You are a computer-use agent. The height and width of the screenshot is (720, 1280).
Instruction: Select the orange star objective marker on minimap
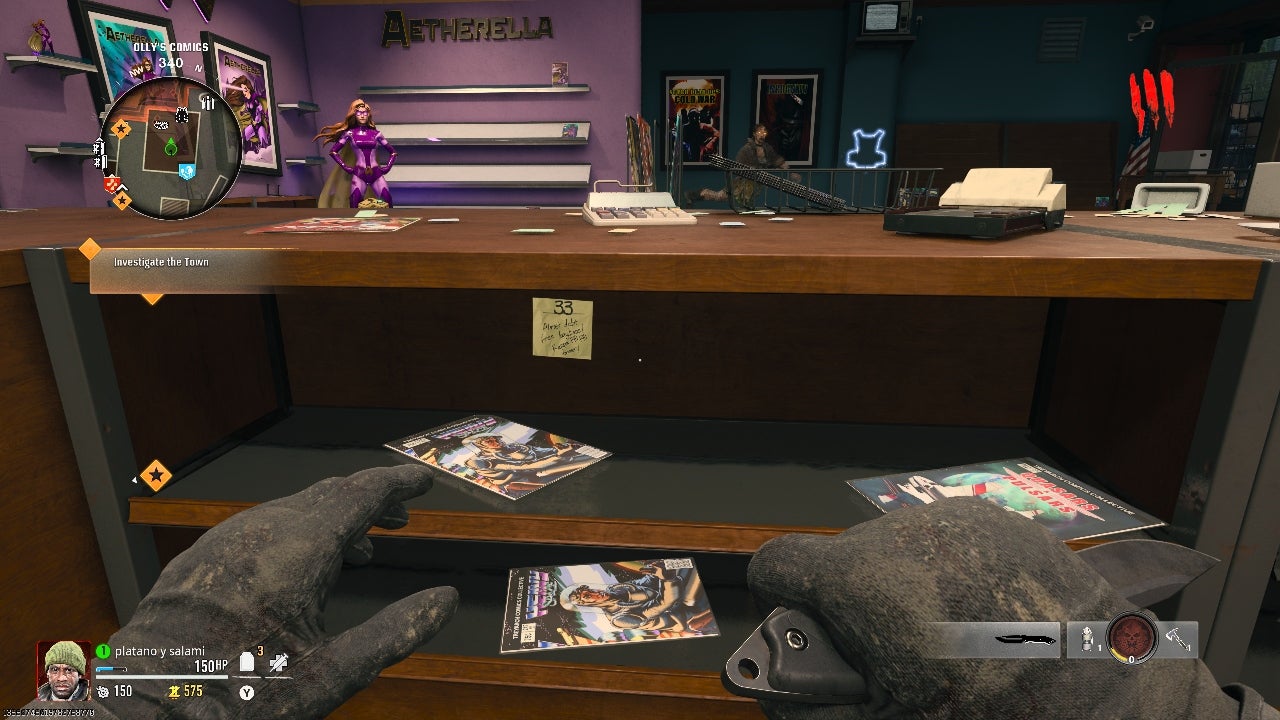121,129
